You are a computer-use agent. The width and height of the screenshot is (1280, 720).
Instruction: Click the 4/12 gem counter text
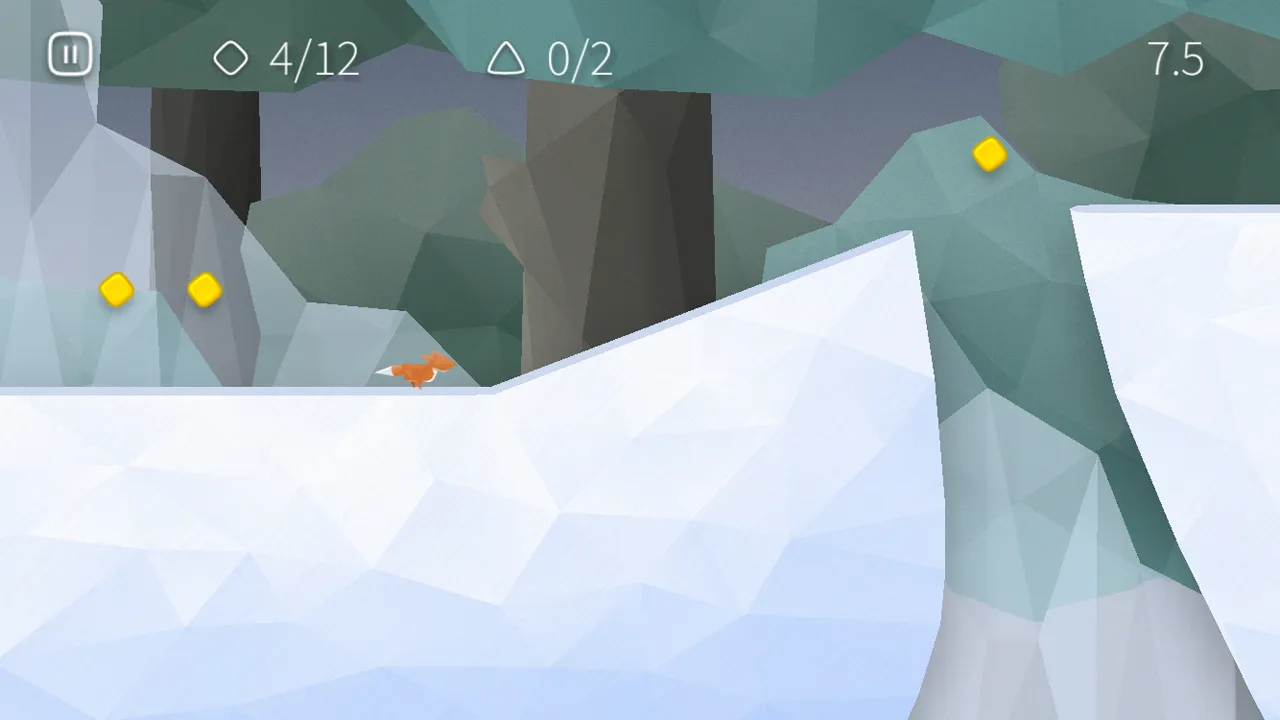pyautogui.click(x=315, y=60)
